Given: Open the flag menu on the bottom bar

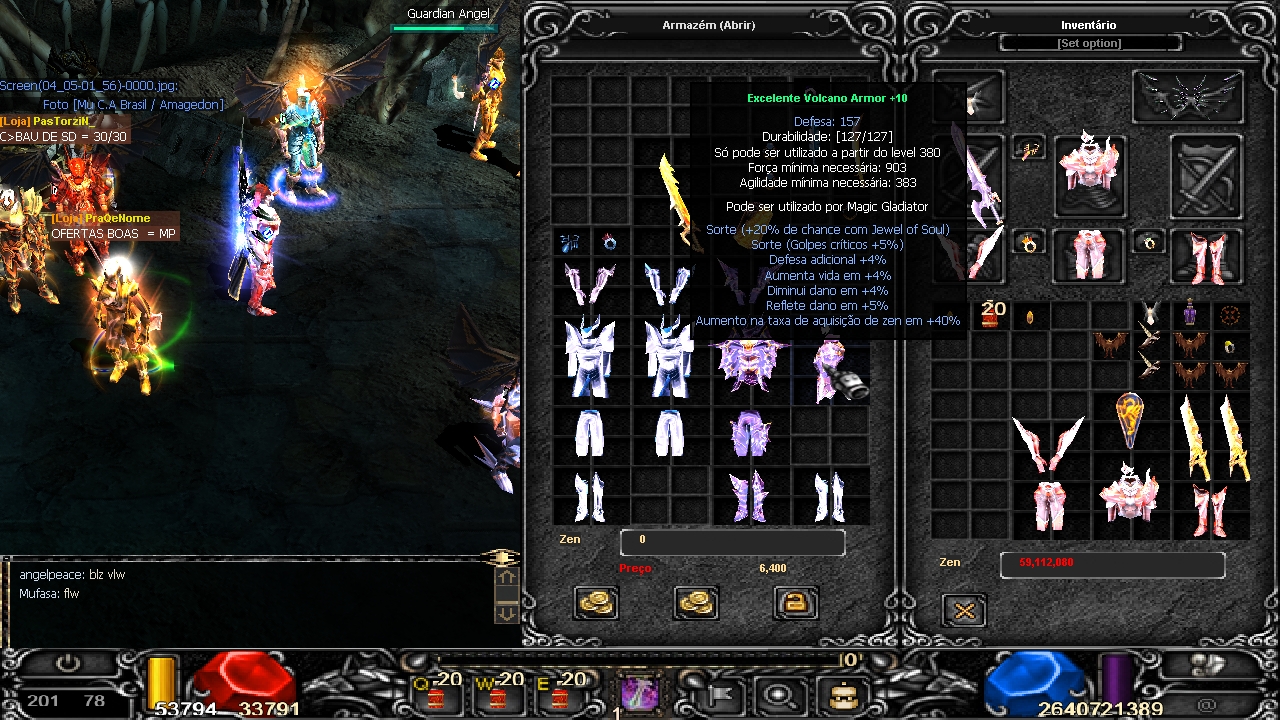Looking at the screenshot, I should (x=722, y=694).
